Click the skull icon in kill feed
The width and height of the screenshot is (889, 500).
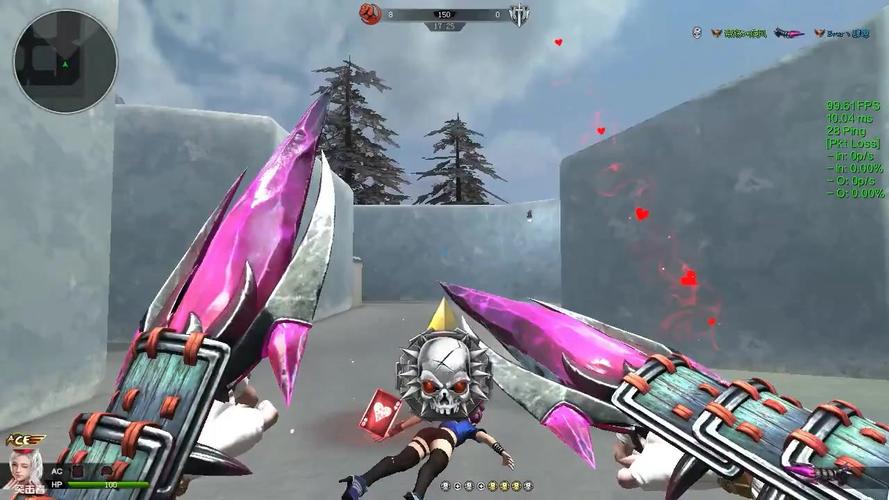696,33
